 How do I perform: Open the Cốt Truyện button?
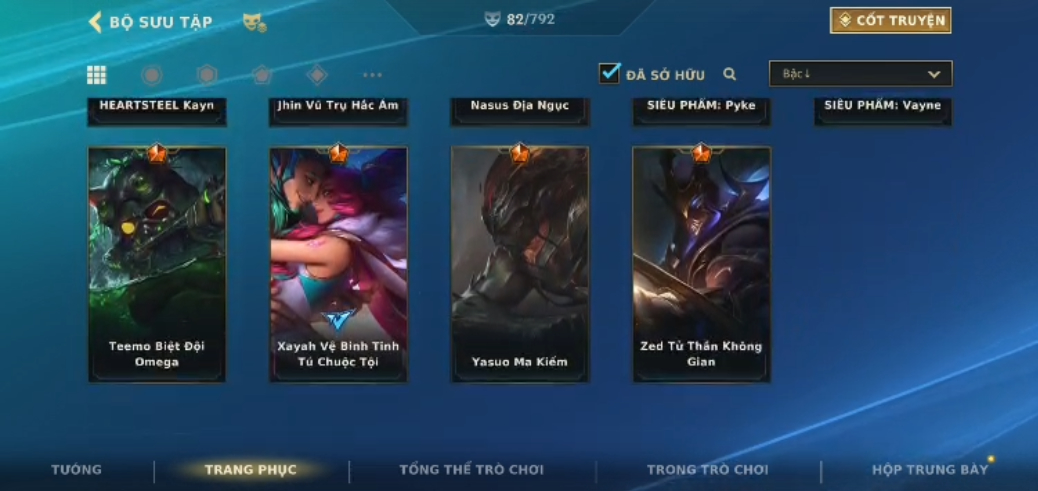pyautogui.click(x=890, y=21)
